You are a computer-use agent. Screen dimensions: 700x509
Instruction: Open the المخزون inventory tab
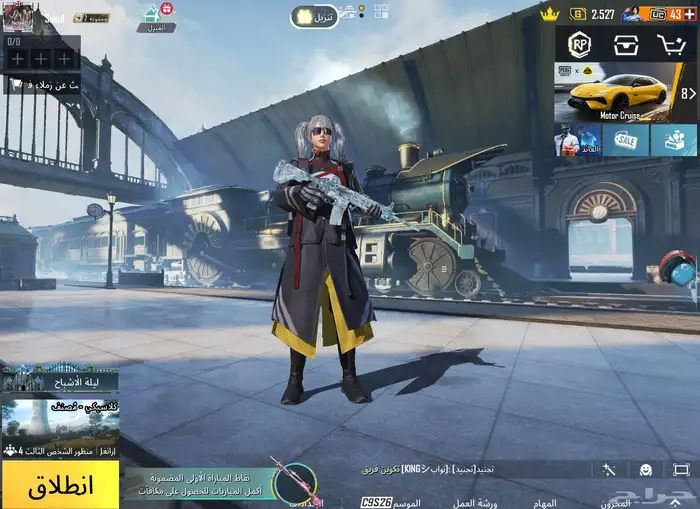pyautogui.click(x=621, y=502)
